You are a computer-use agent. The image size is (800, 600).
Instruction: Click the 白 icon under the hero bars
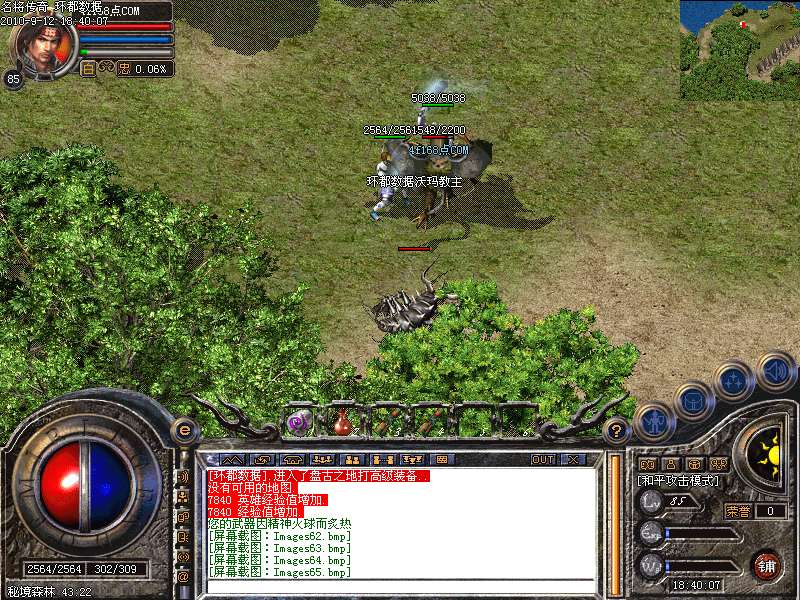[x=87, y=69]
